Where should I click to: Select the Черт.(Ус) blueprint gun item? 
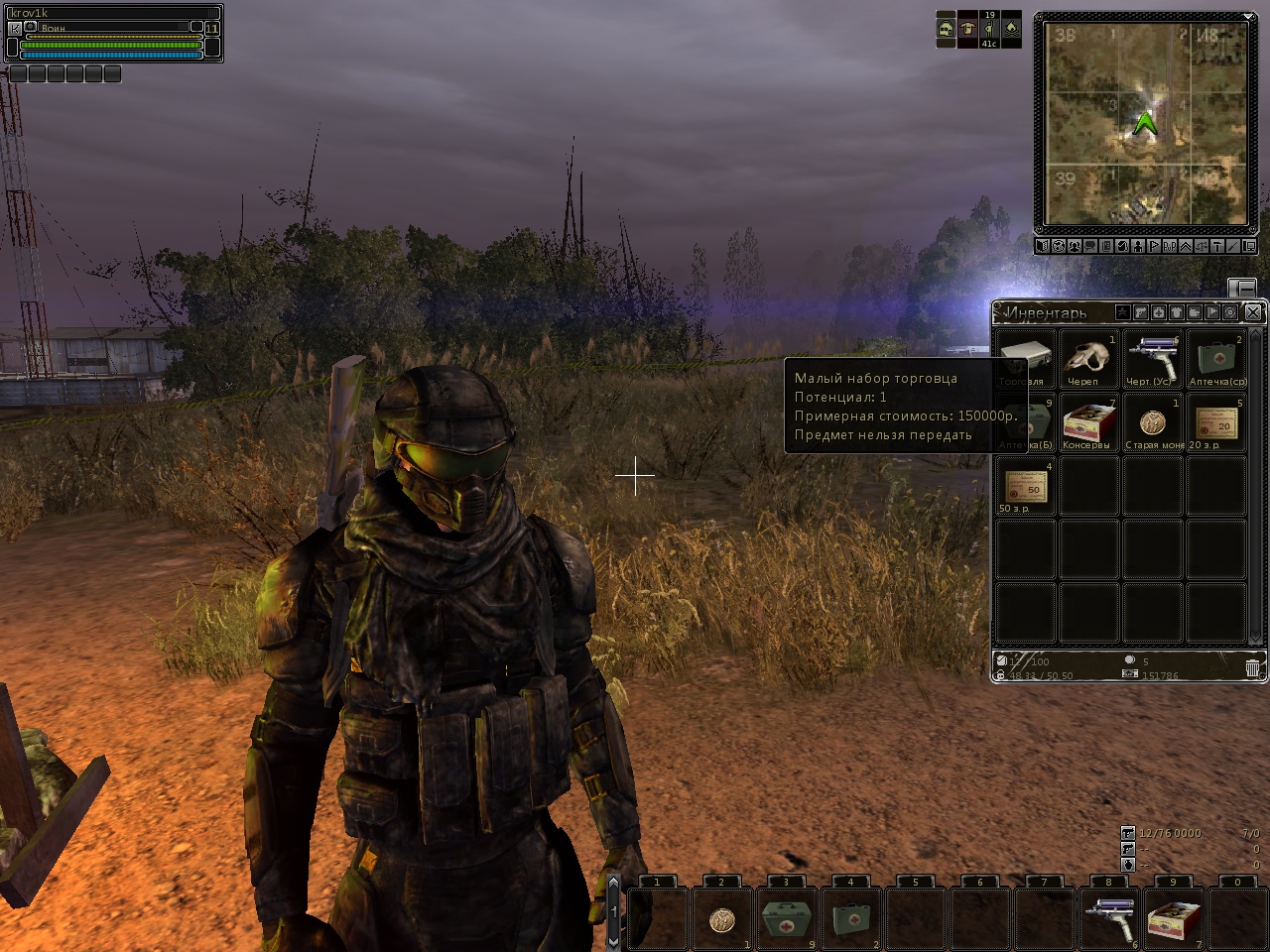tap(1152, 359)
